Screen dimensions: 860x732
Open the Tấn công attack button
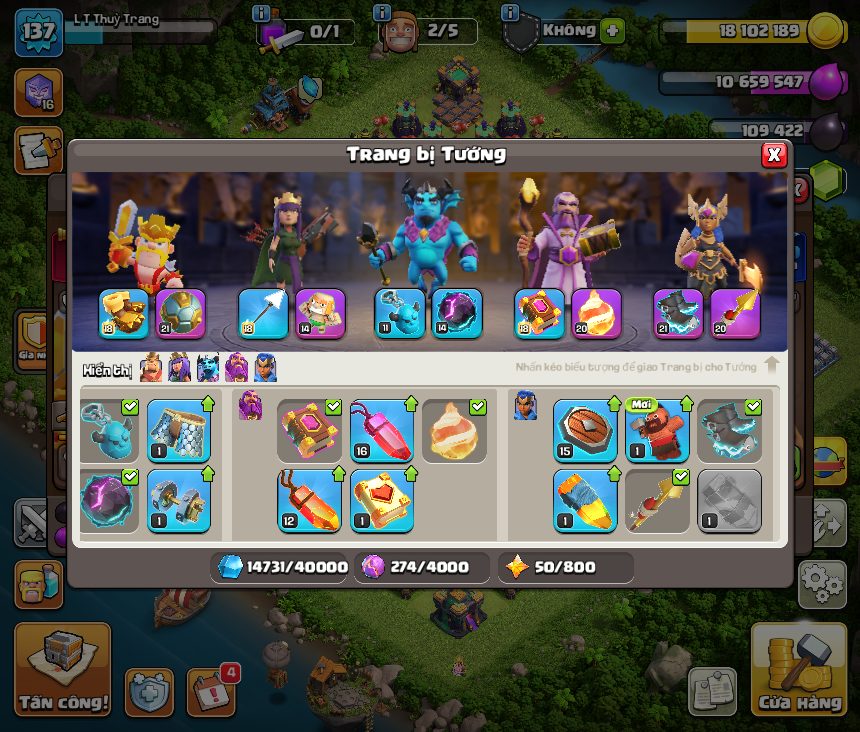click(62, 669)
